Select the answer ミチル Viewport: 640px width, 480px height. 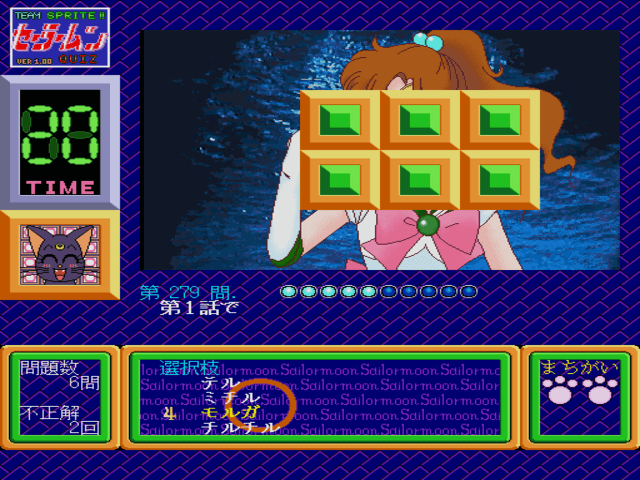click(231, 398)
